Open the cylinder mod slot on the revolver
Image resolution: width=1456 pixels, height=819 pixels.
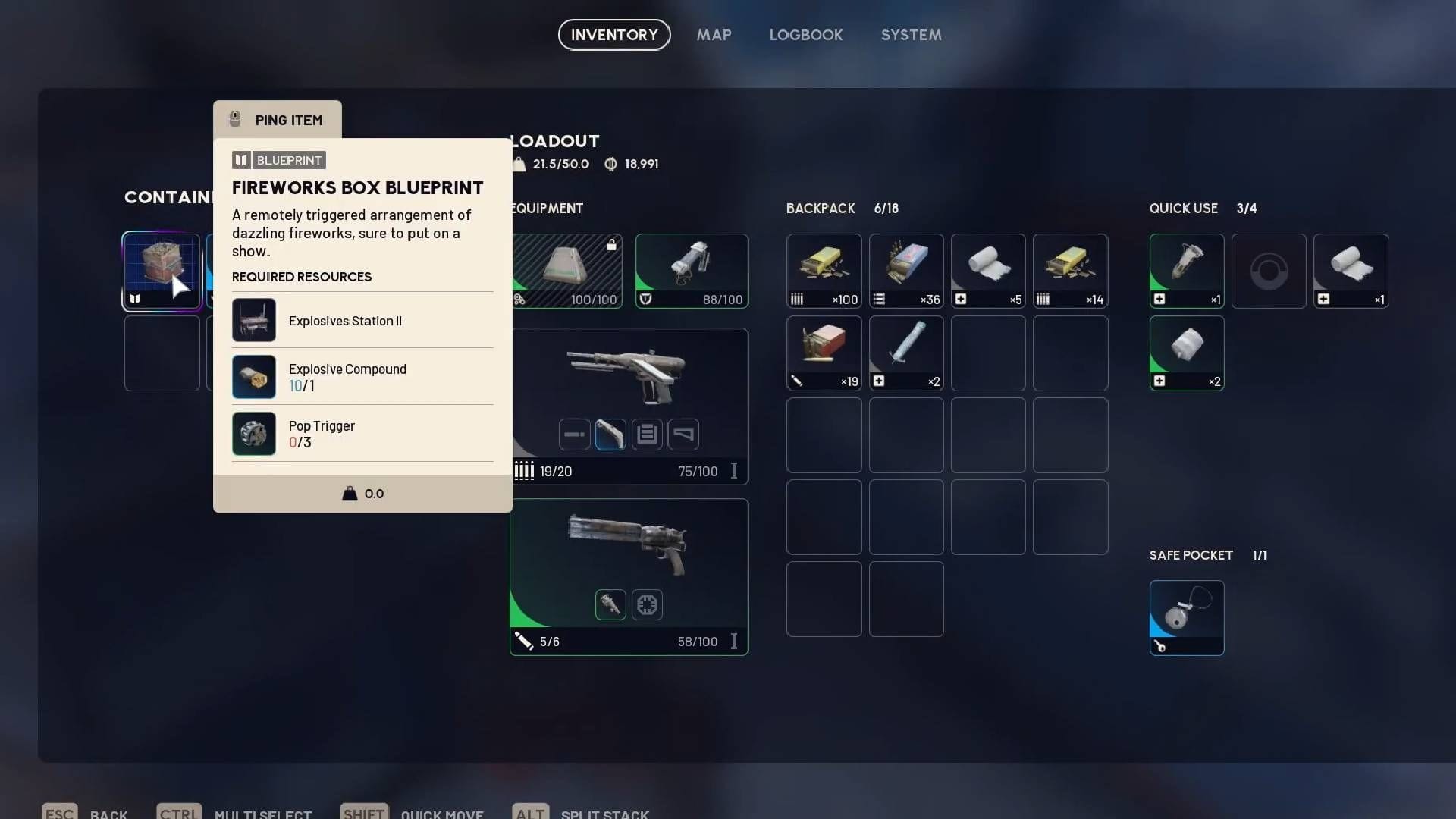(x=646, y=604)
